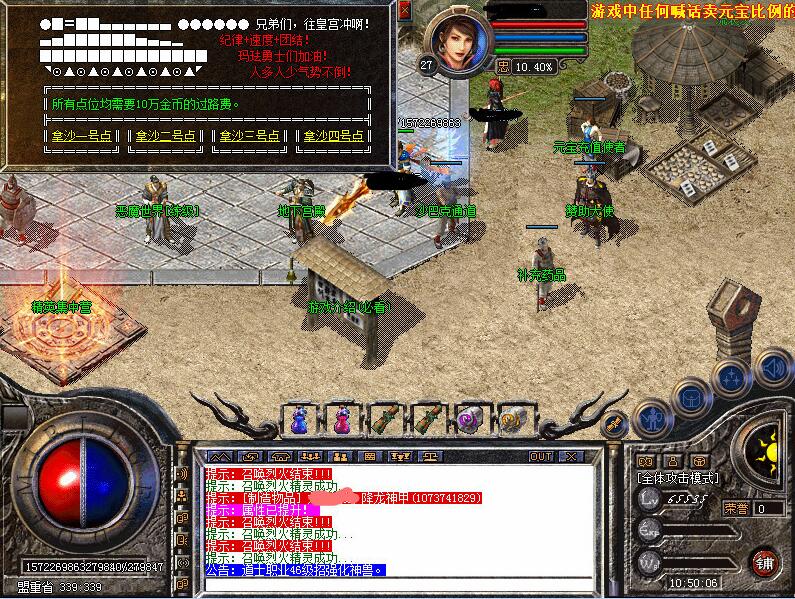Click the sun day-night indicator
This screenshot has width=795, height=599.
(x=766, y=443)
